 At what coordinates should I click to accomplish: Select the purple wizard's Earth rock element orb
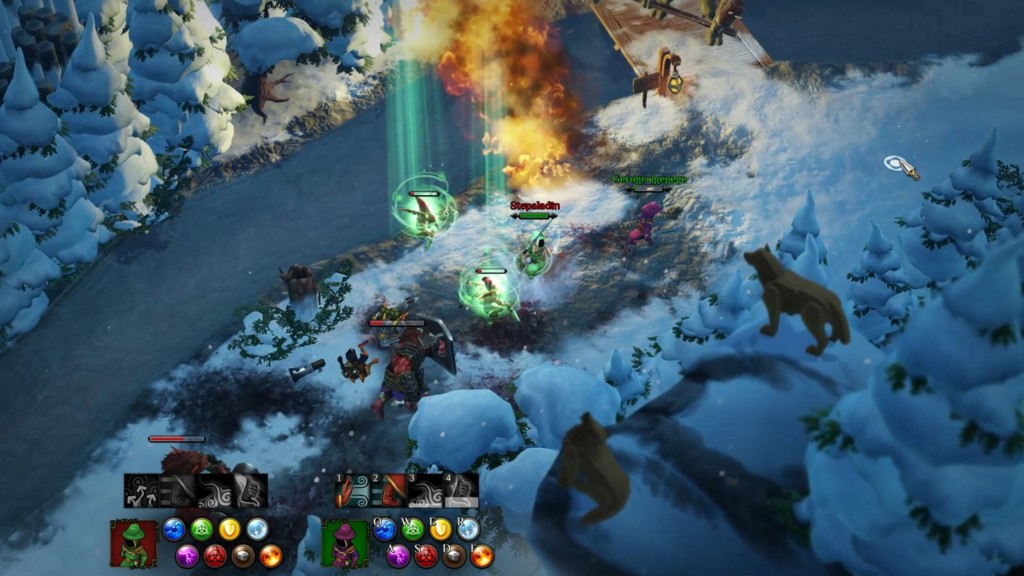pyautogui.click(x=454, y=556)
